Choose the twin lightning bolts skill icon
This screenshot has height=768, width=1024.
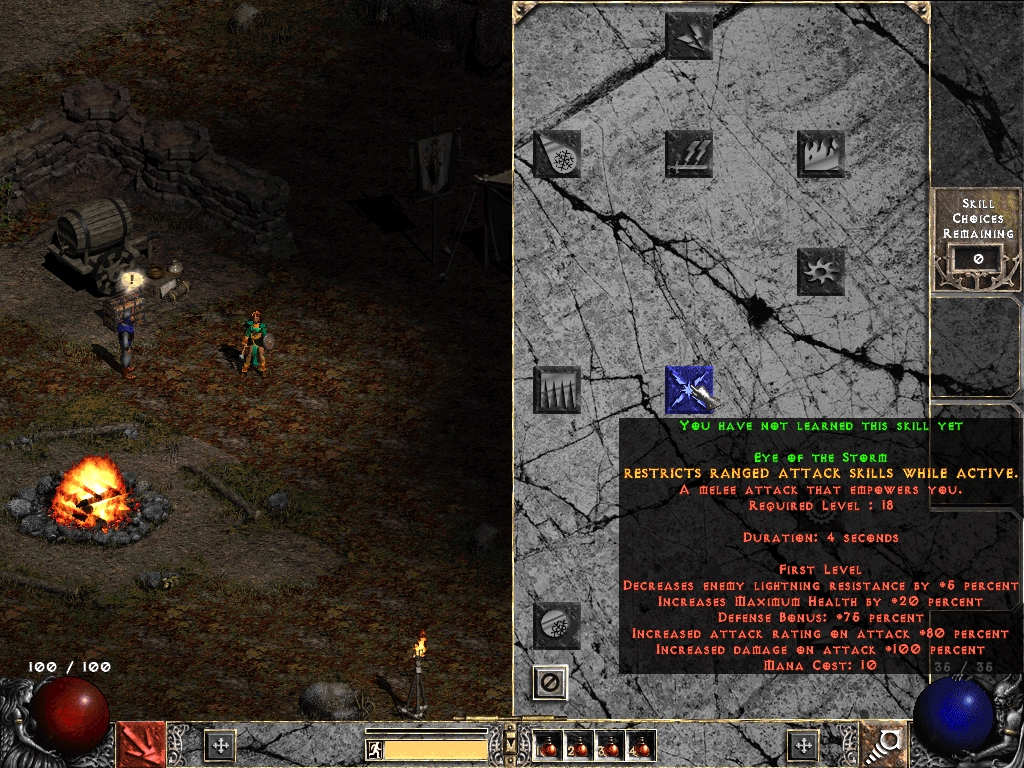coord(689,35)
